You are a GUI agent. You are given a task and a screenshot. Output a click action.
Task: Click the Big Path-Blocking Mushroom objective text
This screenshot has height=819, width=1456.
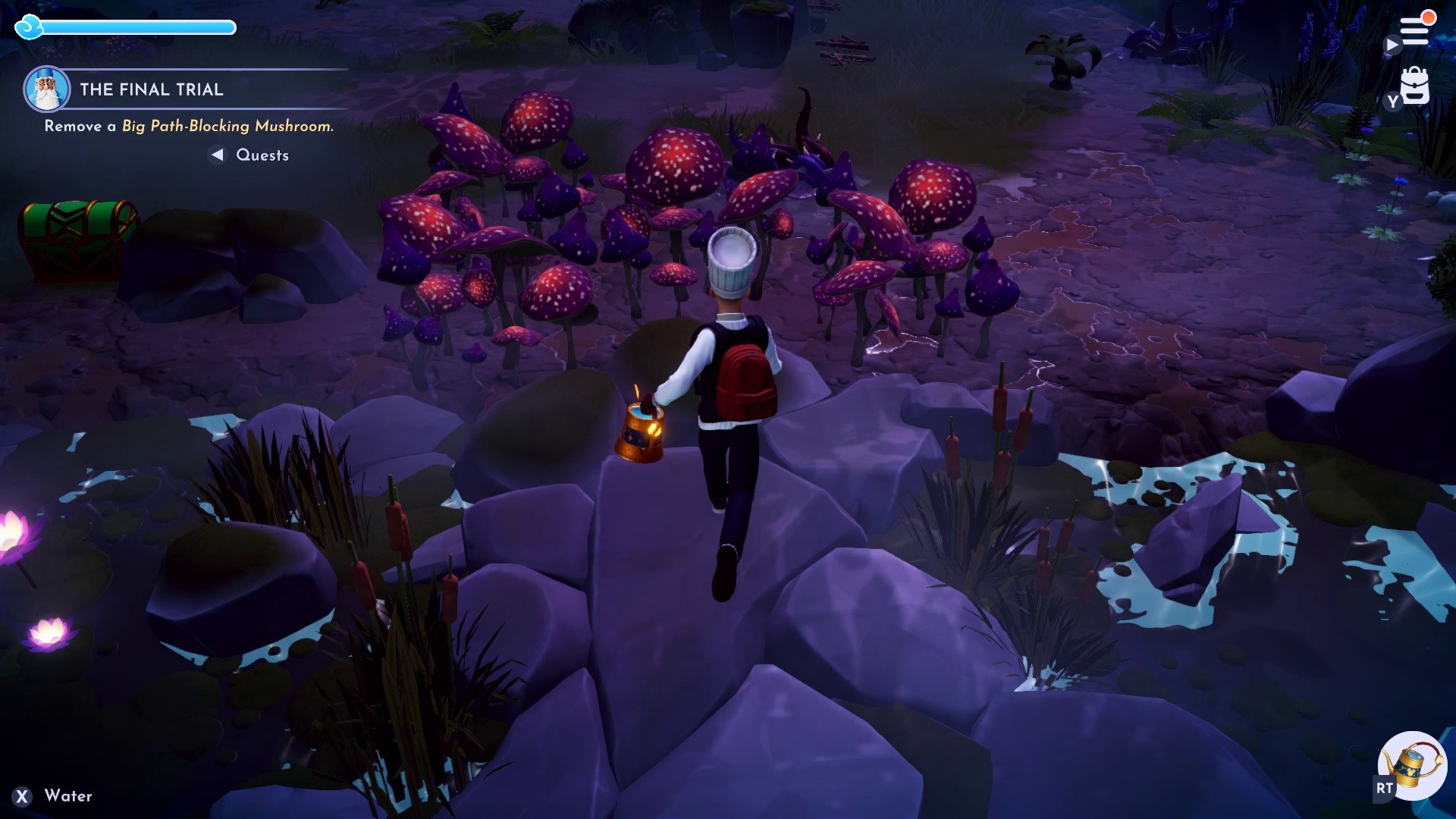[x=226, y=129]
